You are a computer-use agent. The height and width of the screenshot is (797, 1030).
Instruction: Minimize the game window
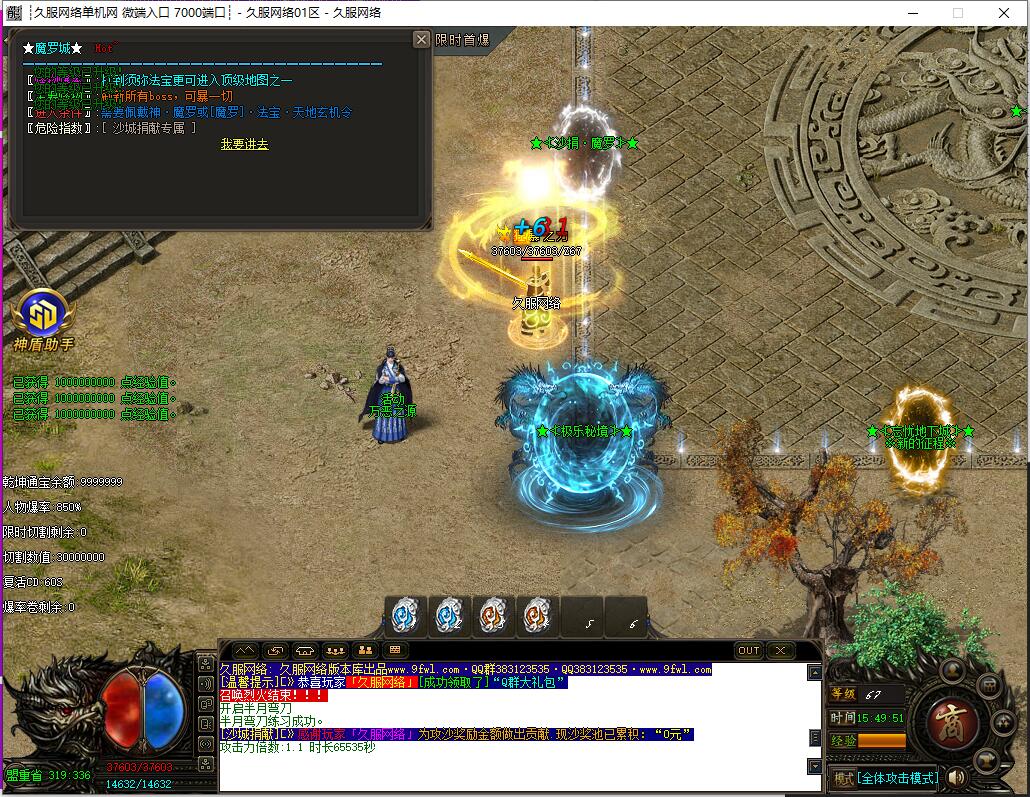coord(912,13)
